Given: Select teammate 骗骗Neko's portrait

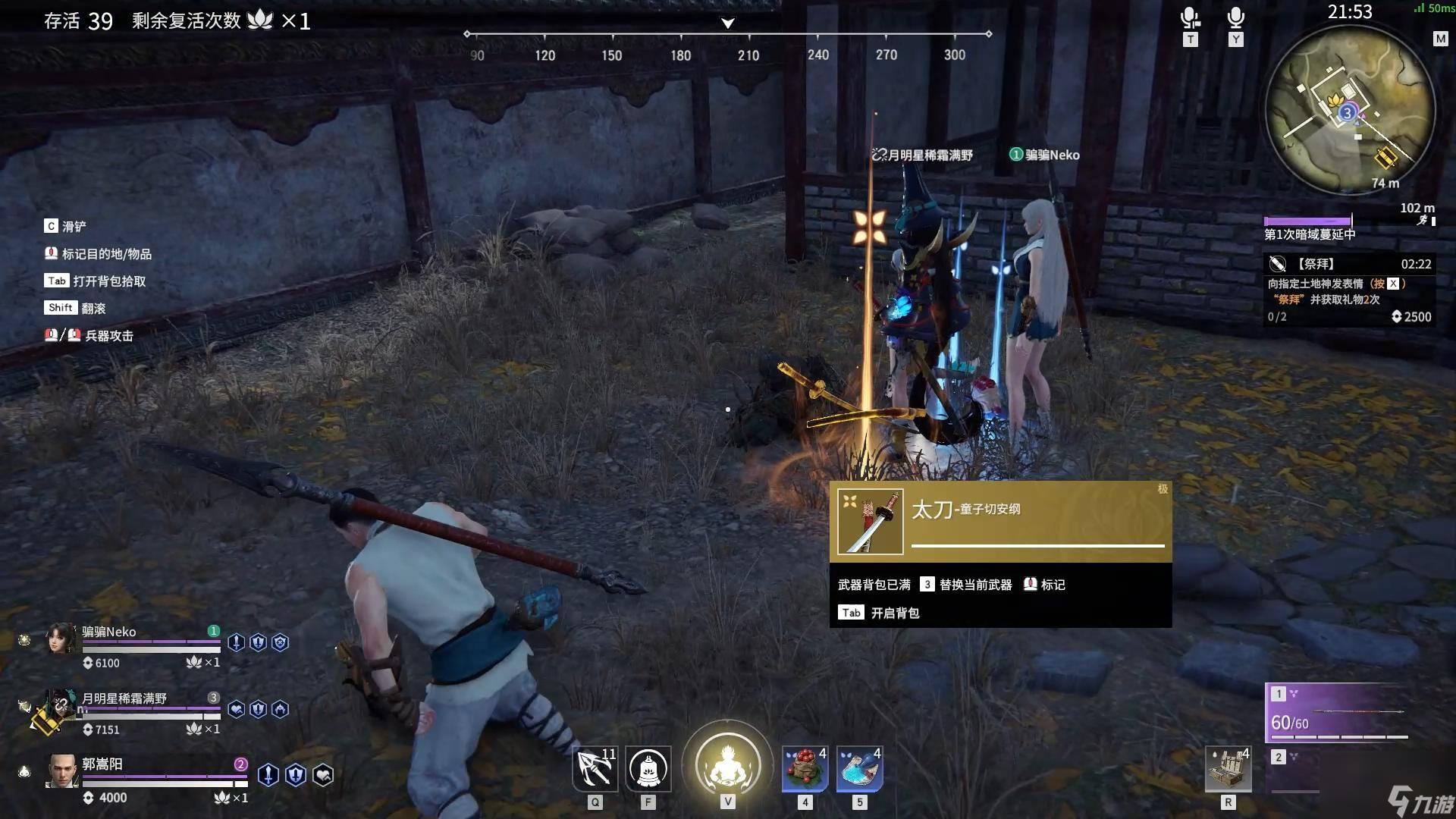Looking at the screenshot, I should tap(61, 639).
